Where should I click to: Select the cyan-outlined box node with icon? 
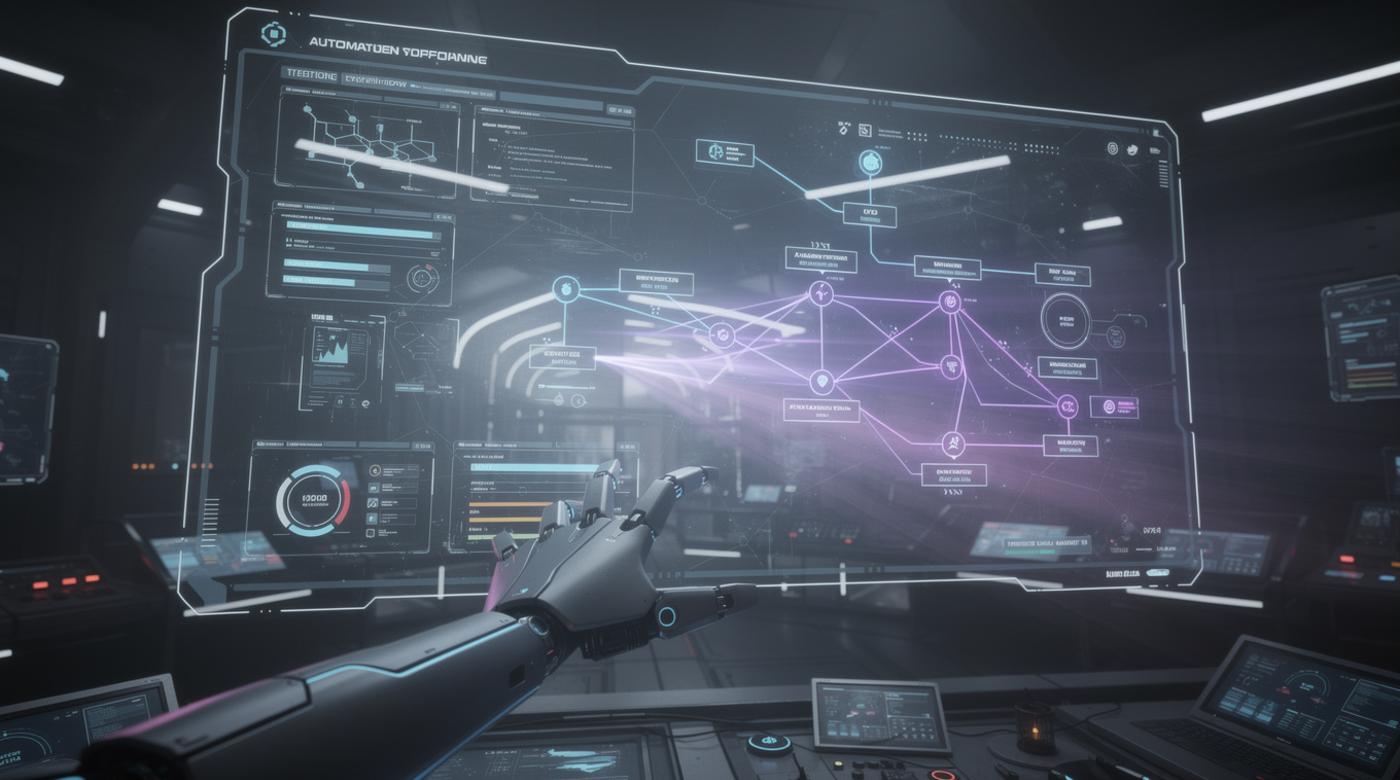pyautogui.click(x=723, y=152)
